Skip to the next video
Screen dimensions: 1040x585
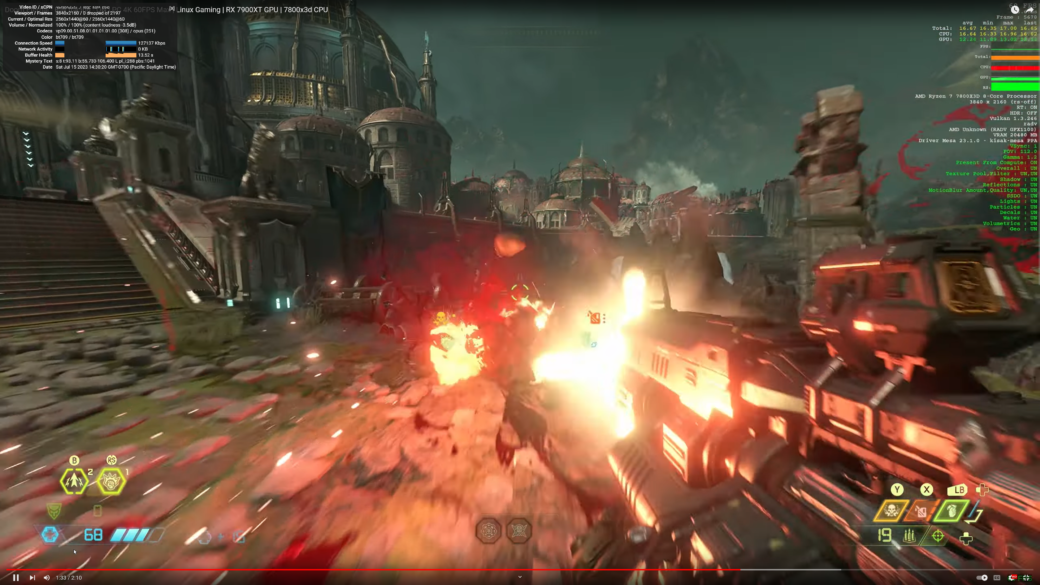[32, 577]
